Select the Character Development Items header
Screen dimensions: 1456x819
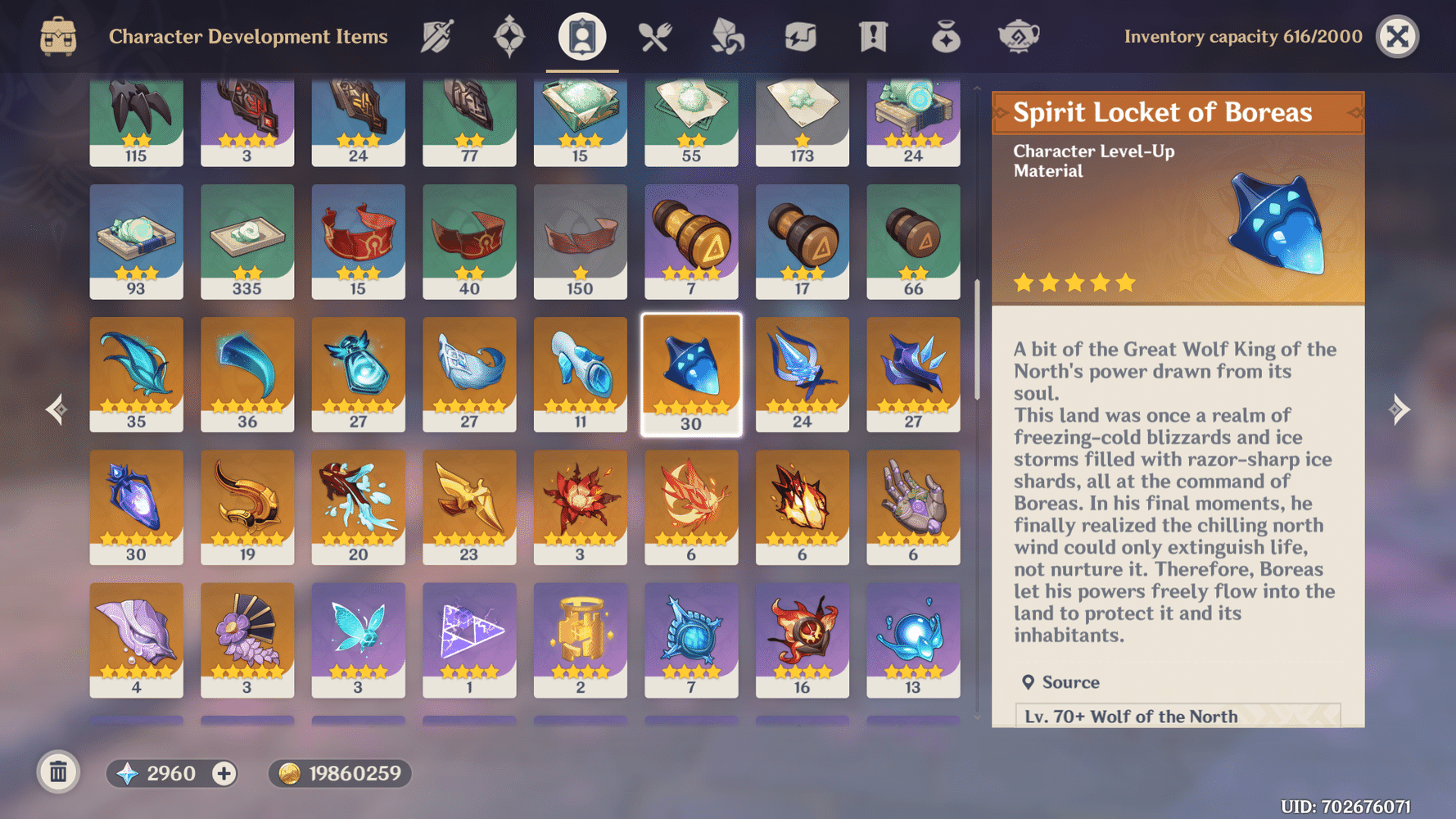point(249,37)
